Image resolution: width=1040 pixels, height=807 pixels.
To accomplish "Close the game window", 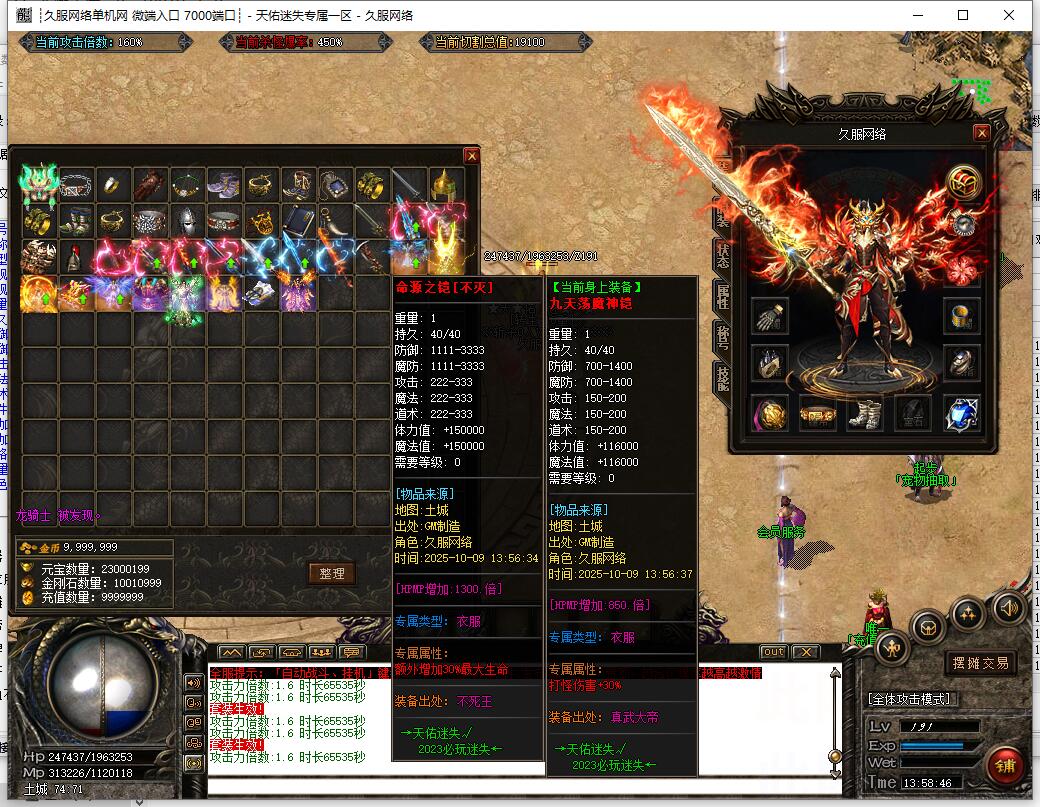I will [x=1008, y=15].
